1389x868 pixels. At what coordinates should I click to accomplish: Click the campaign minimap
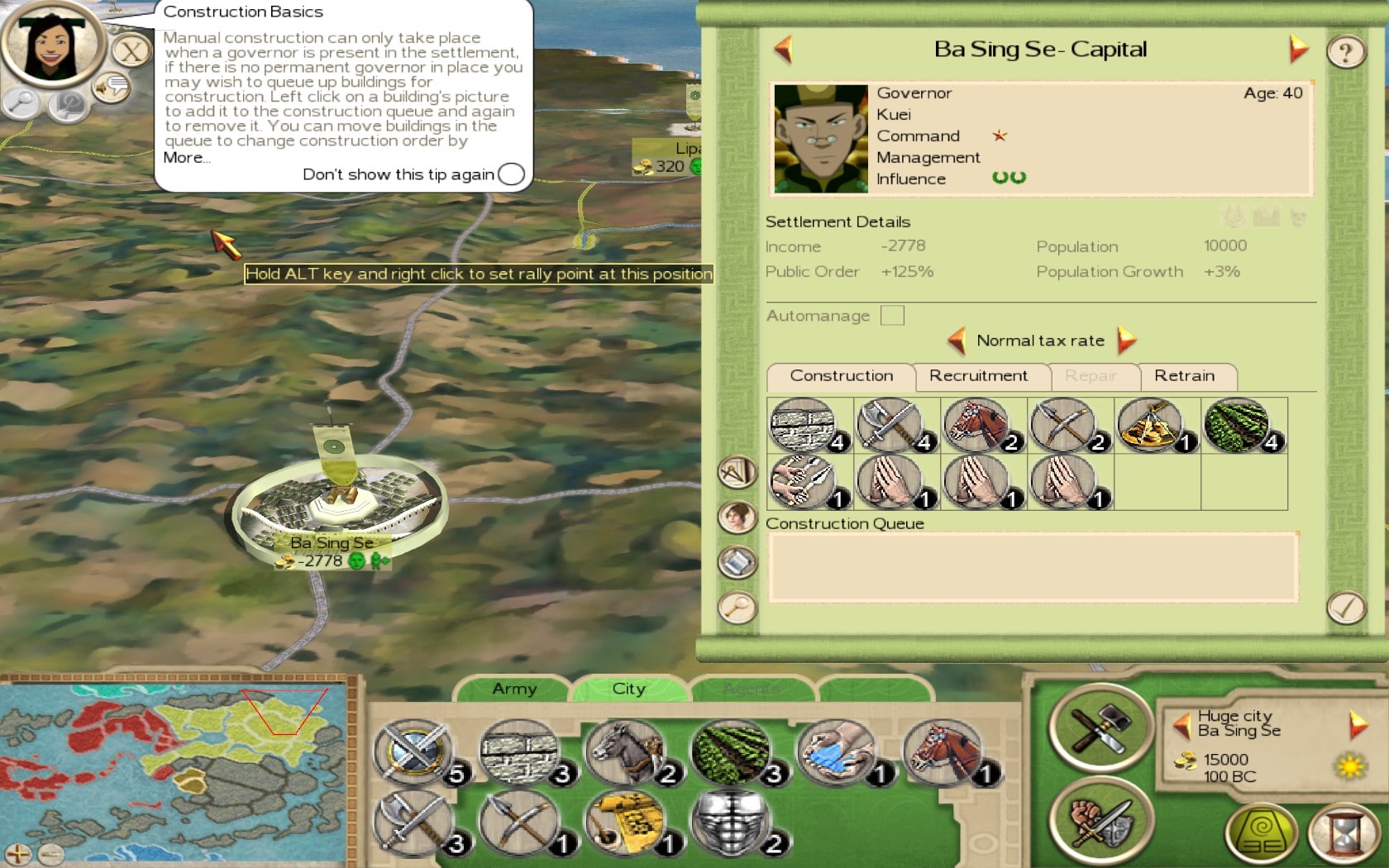pyautogui.click(x=174, y=769)
